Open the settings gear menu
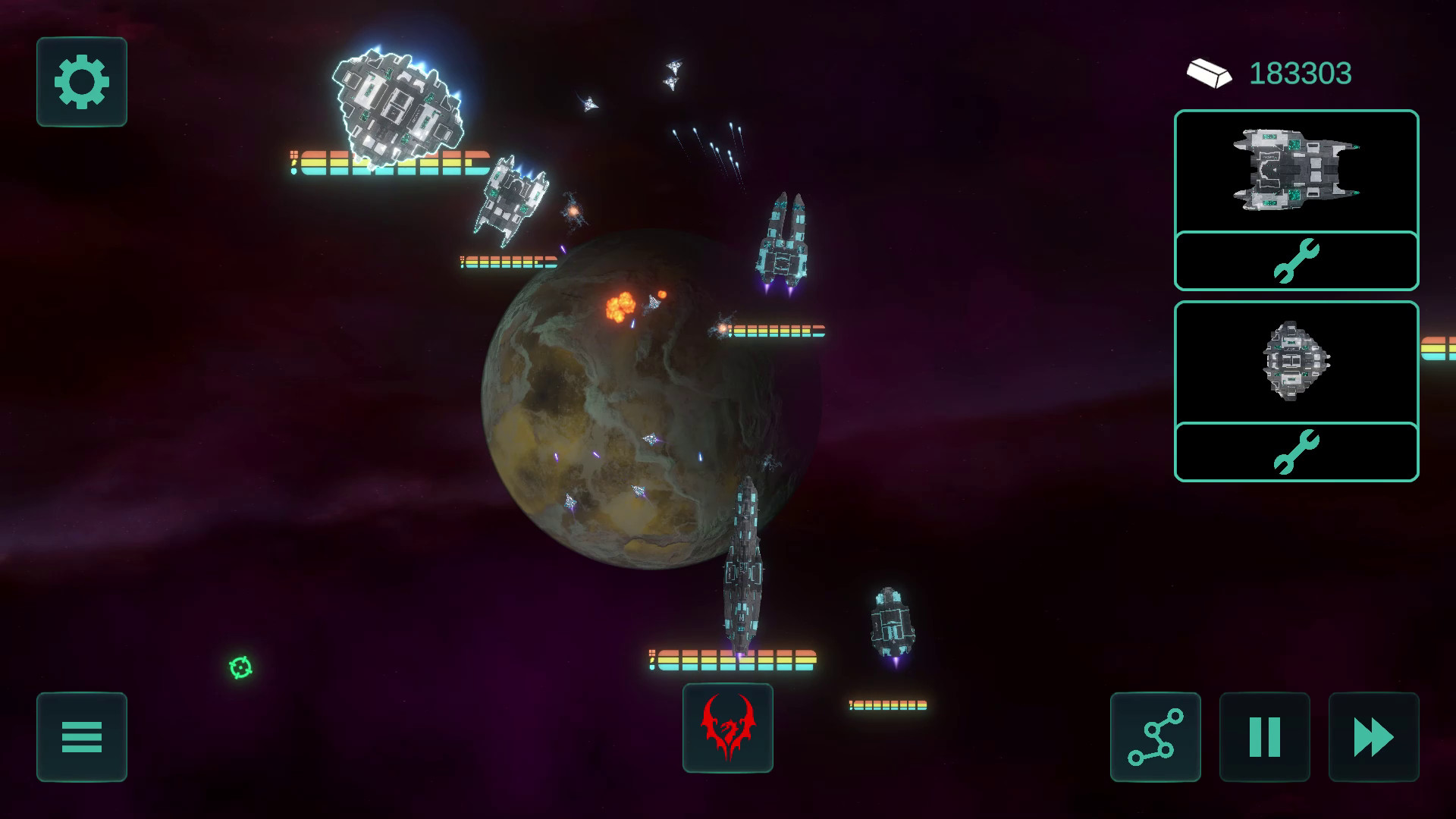 click(80, 82)
